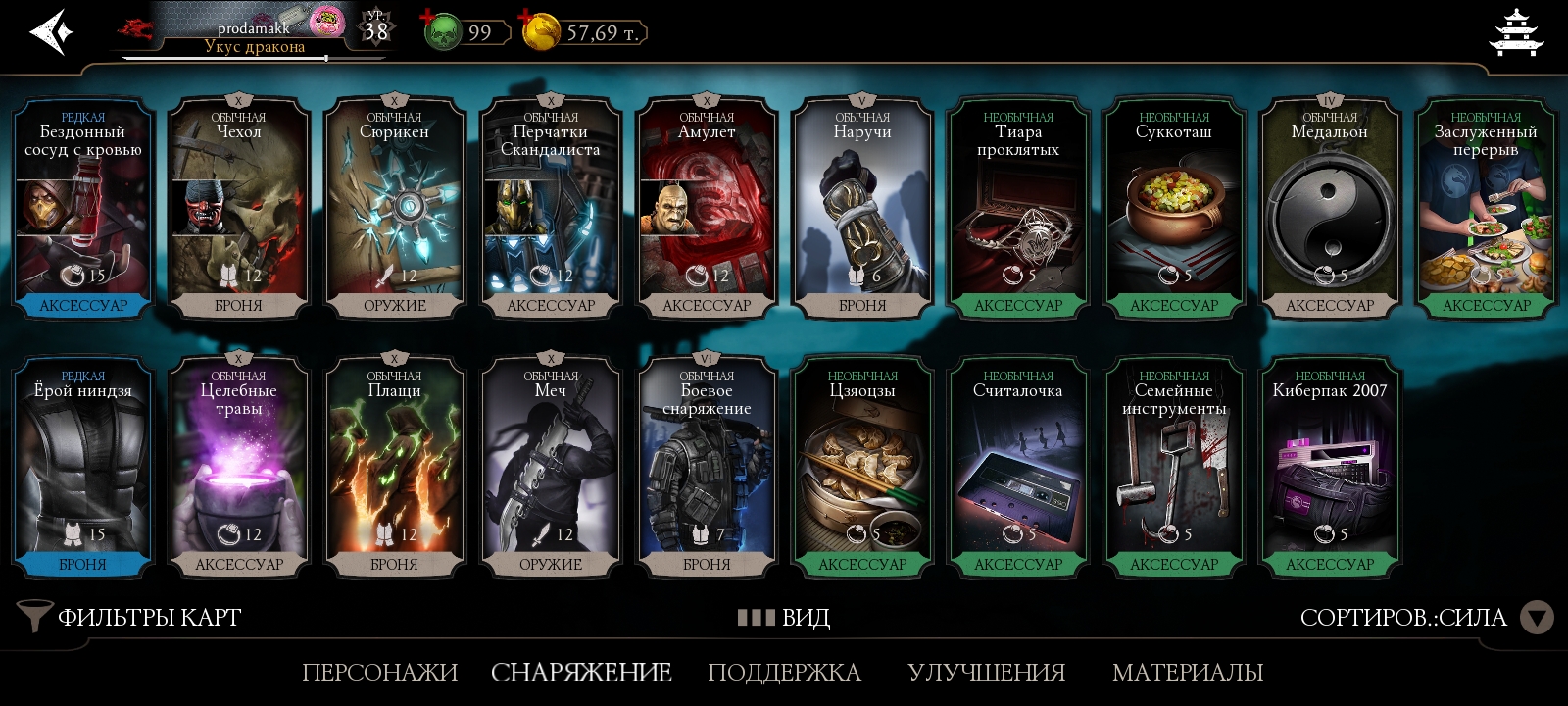Select the Медальон yin-yang card
The height and width of the screenshot is (706, 1568).
click(1330, 208)
